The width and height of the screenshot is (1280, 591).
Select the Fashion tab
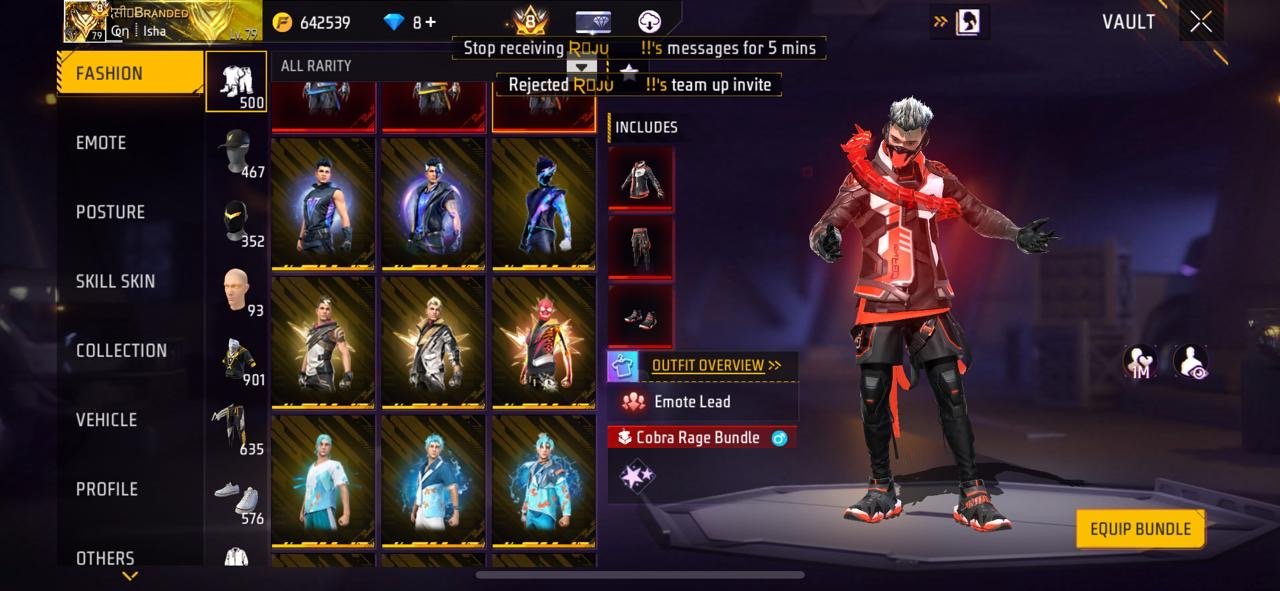(x=109, y=73)
